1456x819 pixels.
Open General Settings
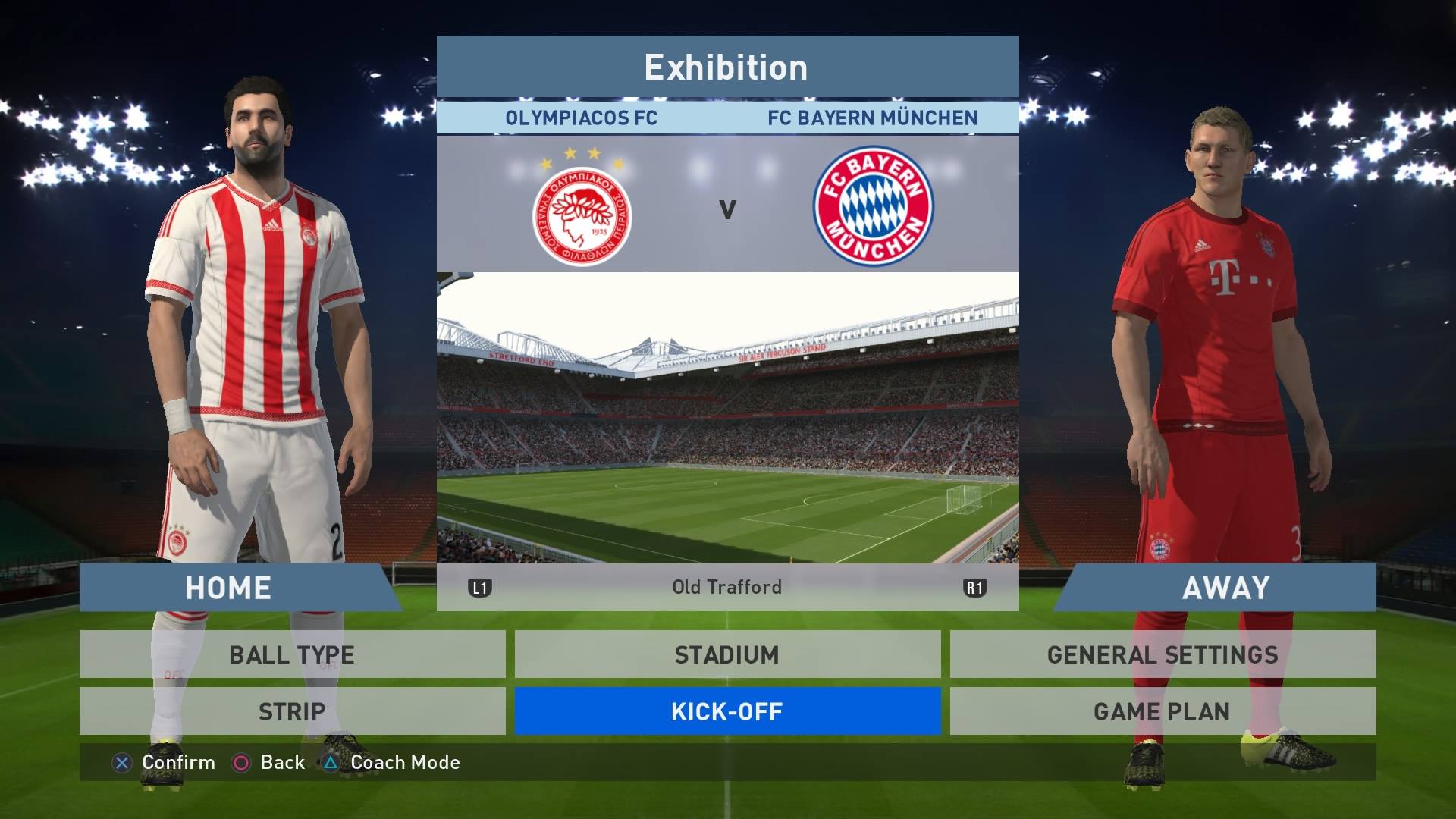1163,654
